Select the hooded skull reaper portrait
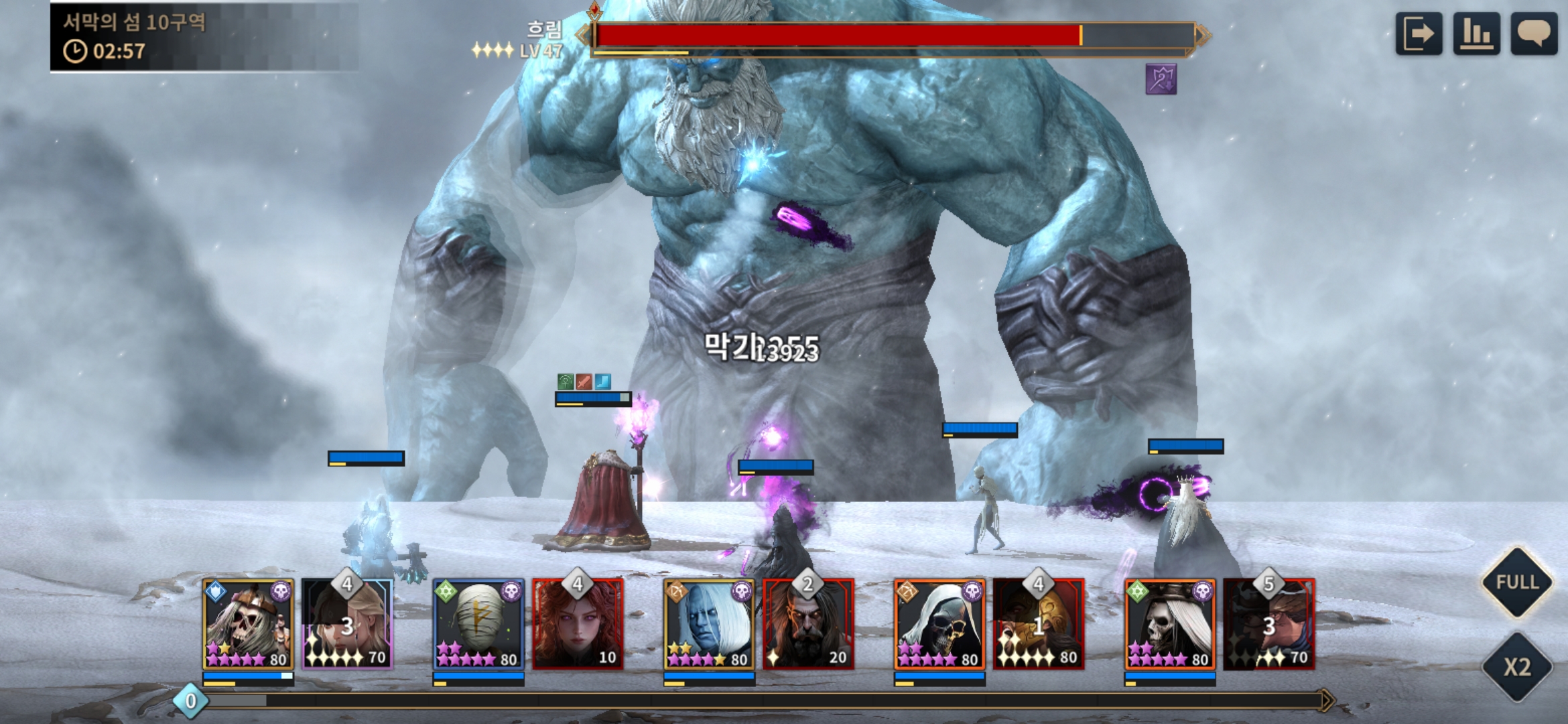 [939, 625]
